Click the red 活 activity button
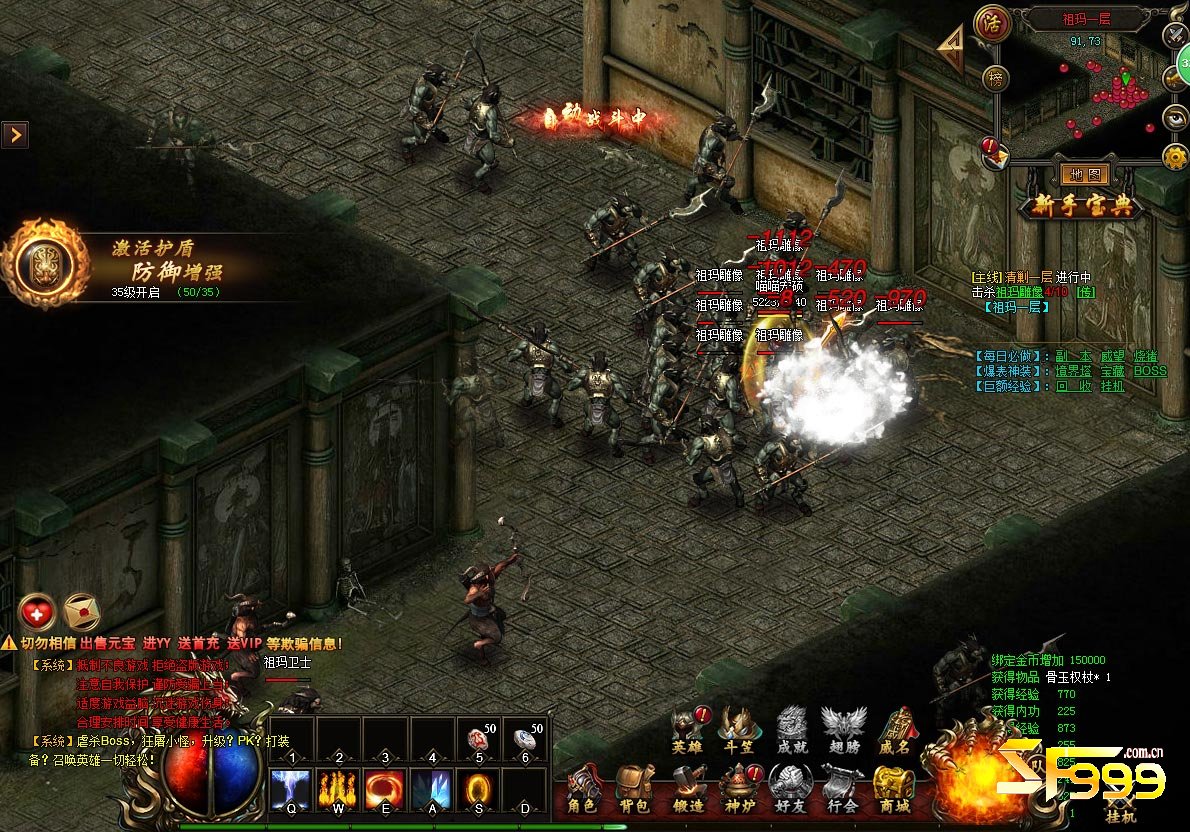The width and height of the screenshot is (1190, 832). tap(992, 21)
